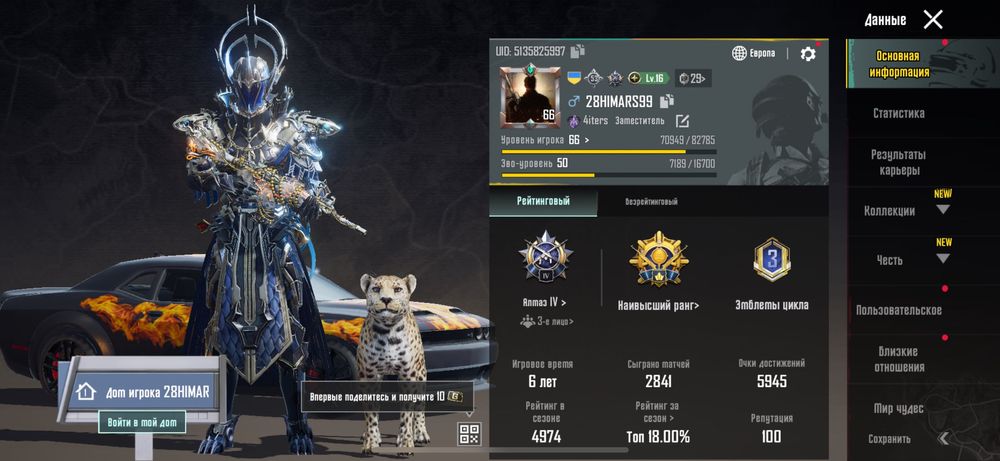This screenshot has height=461, width=1000.
Task: Switch to the Рейтинговый tab
Action: [543, 201]
